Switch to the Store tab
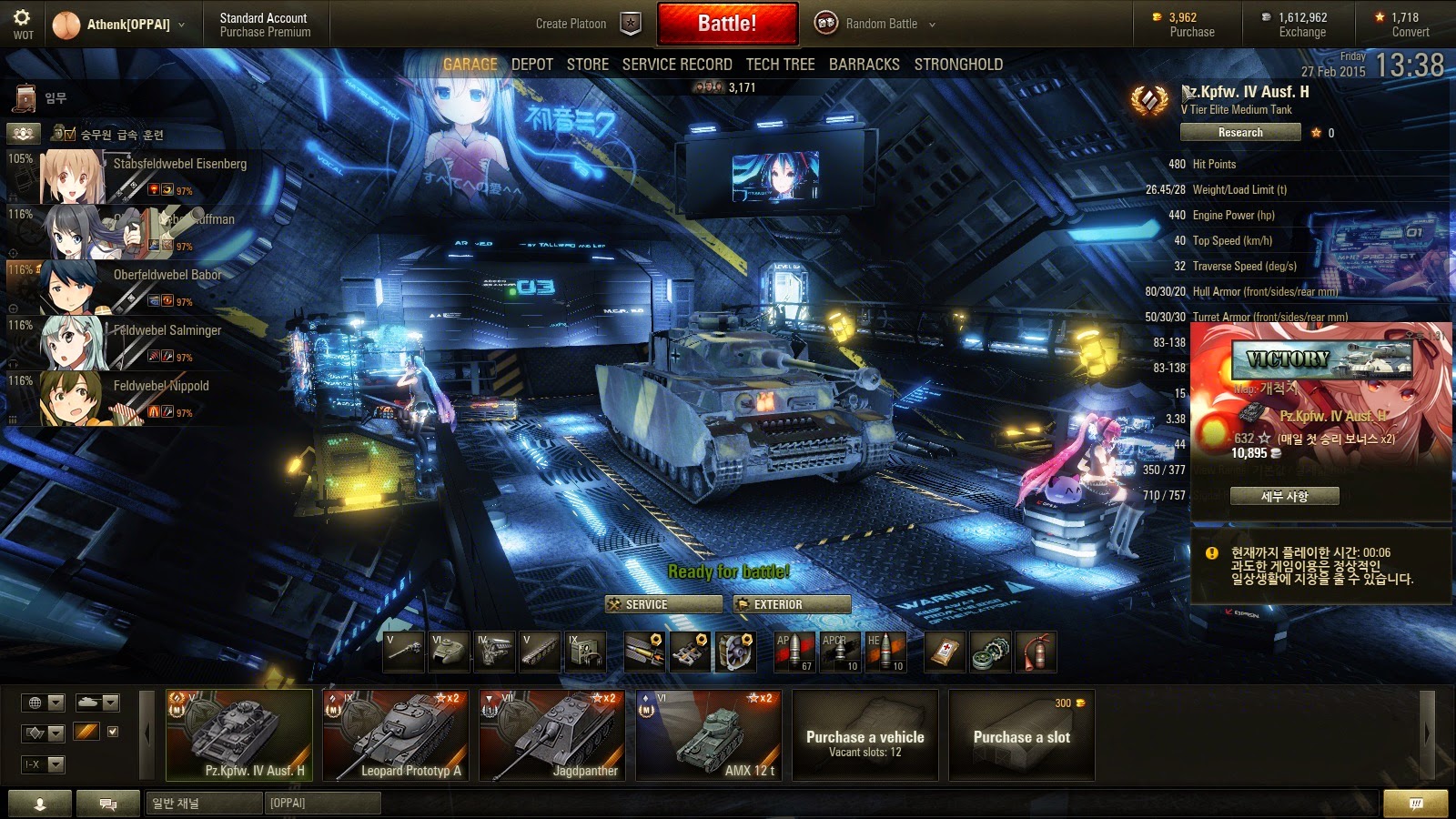Viewport: 1456px width, 819px height. [587, 65]
